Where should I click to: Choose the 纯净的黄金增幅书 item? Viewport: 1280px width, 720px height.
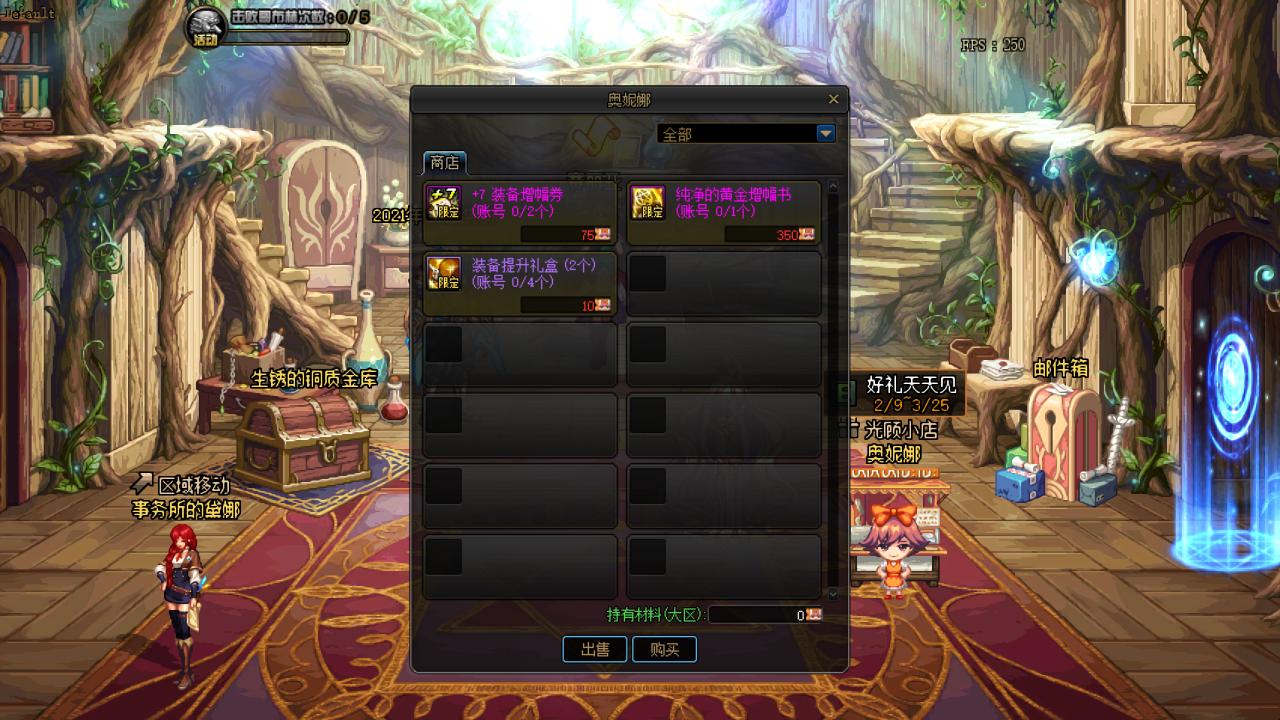tap(723, 213)
